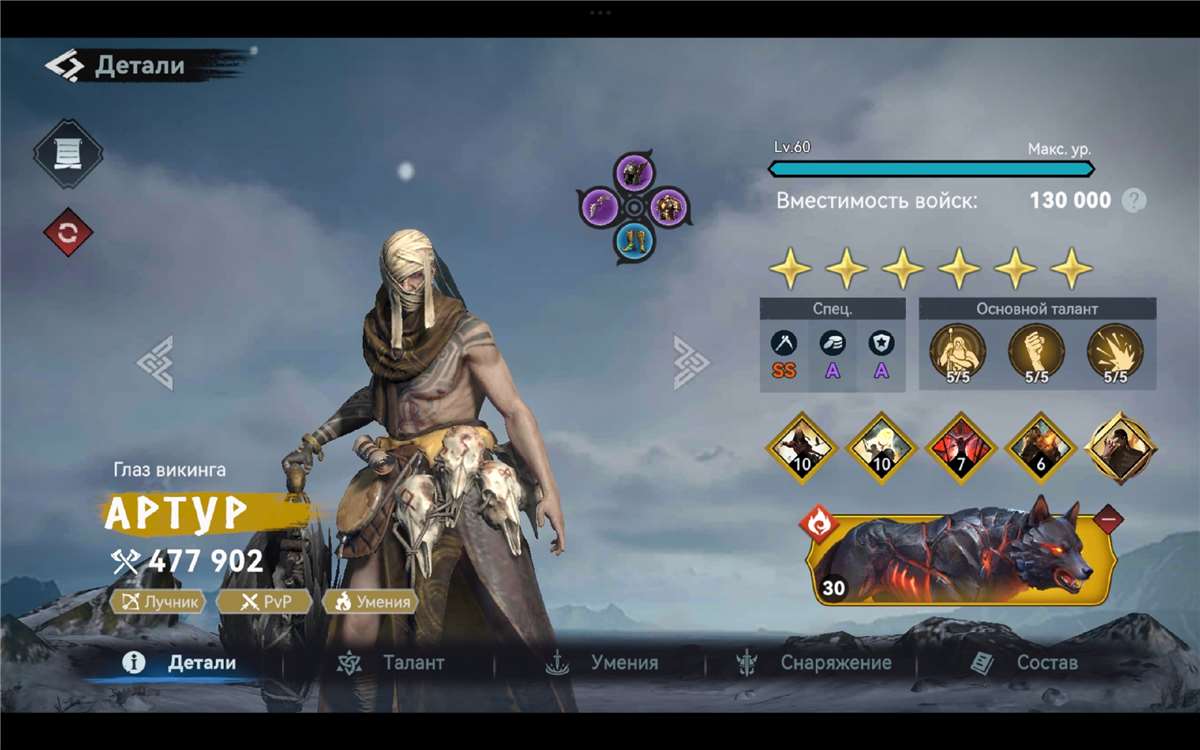Switch to the Состав tab
The width and height of the screenshot is (1200, 750).
(1025, 663)
